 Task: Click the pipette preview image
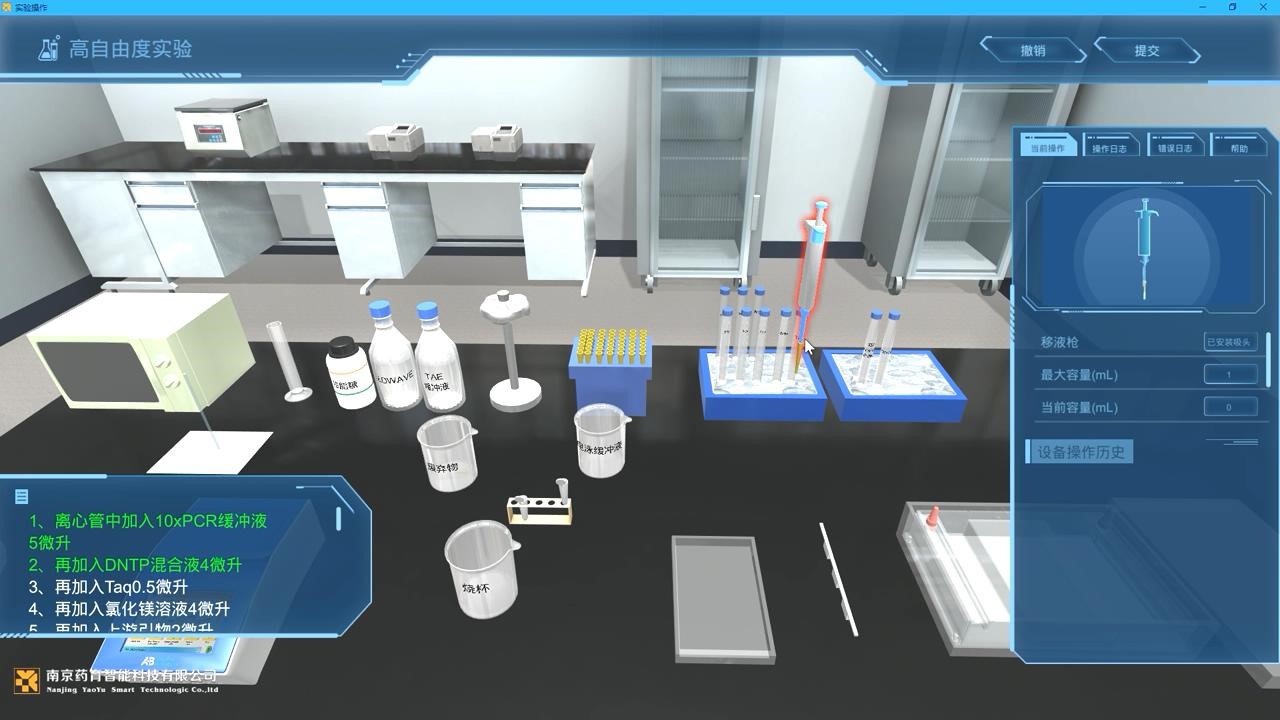click(x=1144, y=247)
